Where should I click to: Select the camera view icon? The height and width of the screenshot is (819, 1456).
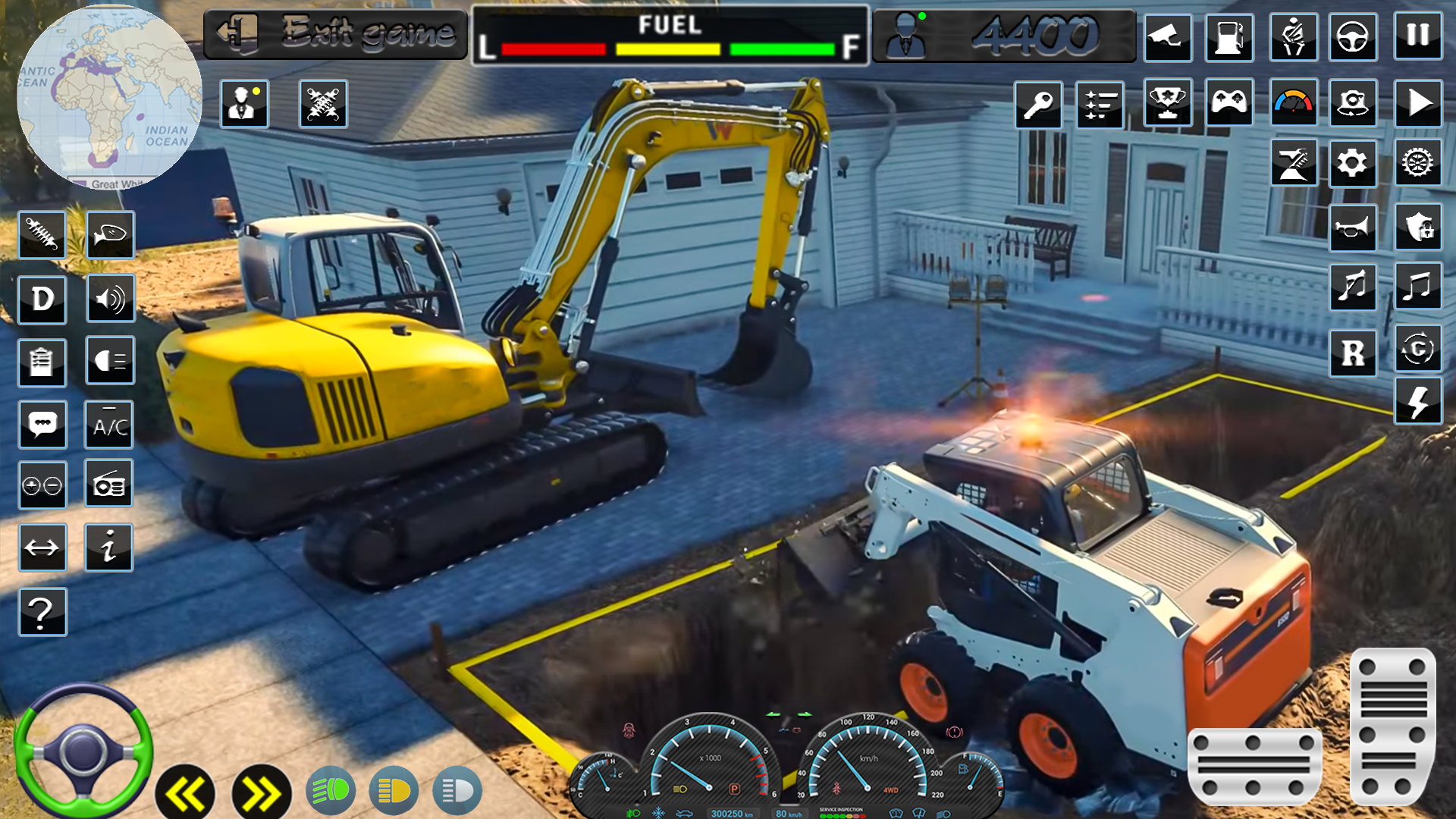pyautogui.click(x=1169, y=38)
